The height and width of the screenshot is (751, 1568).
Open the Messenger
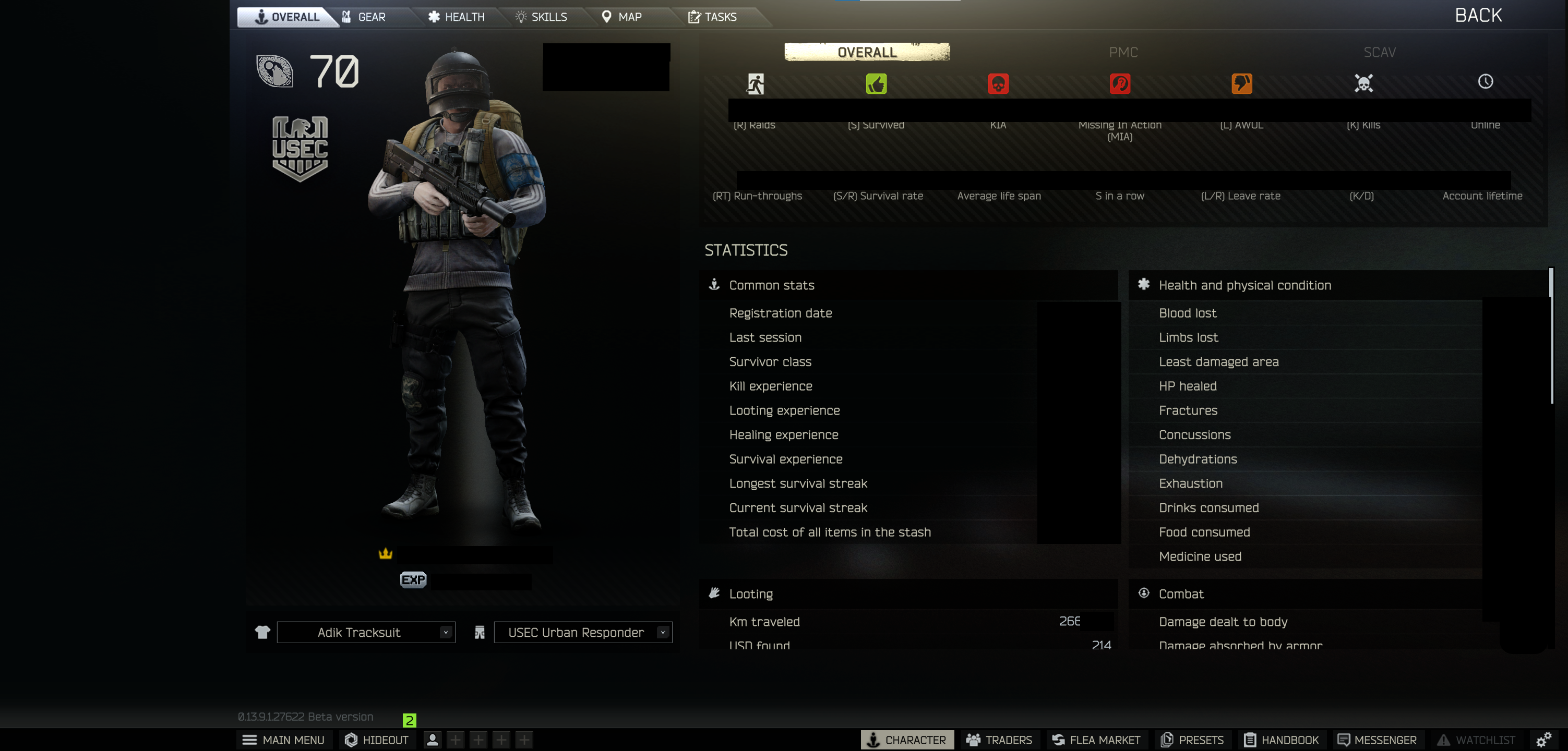click(x=1377, y=740)
